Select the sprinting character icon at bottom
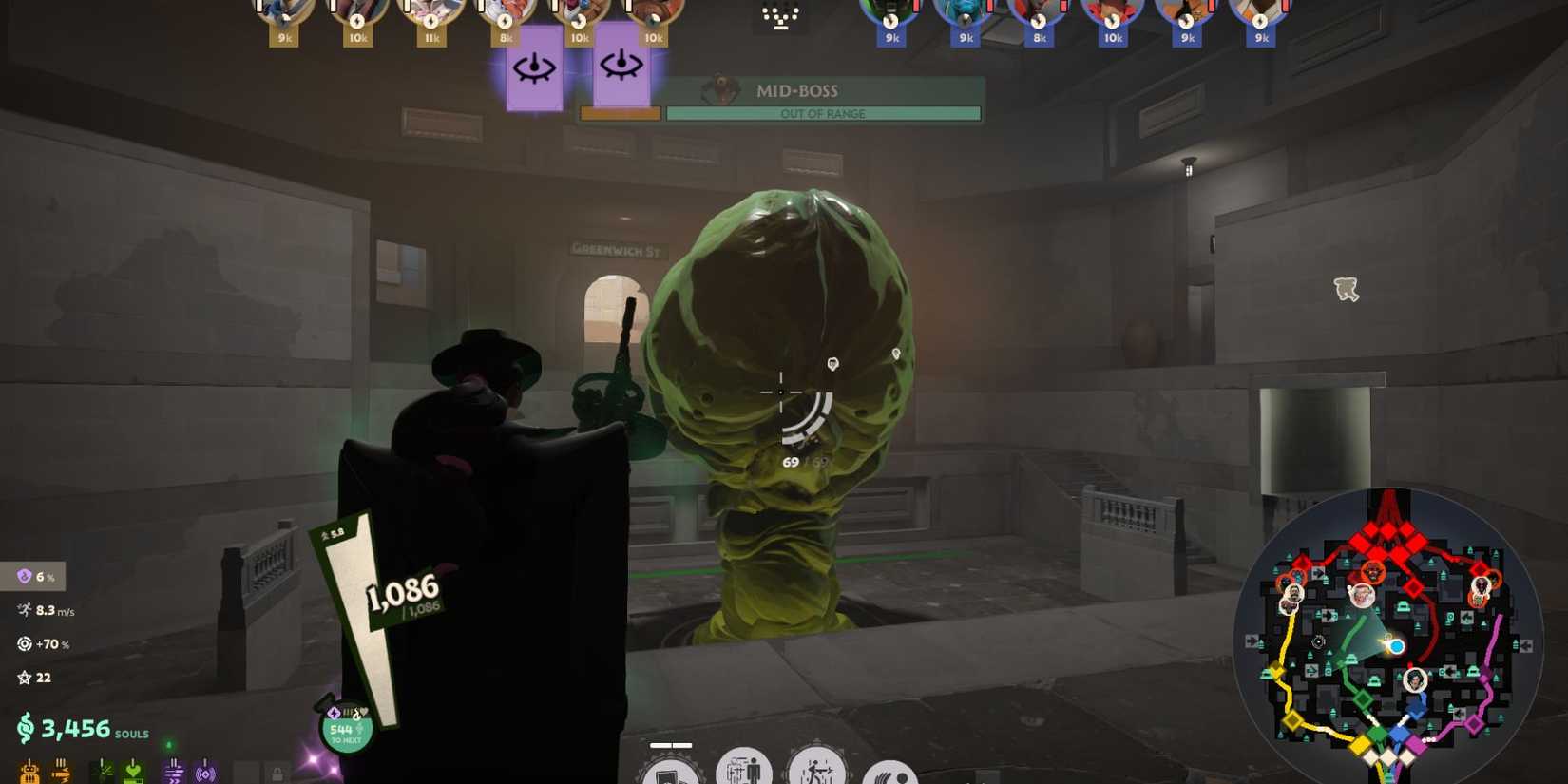1568x784 pixels. (x=817, y=772)
